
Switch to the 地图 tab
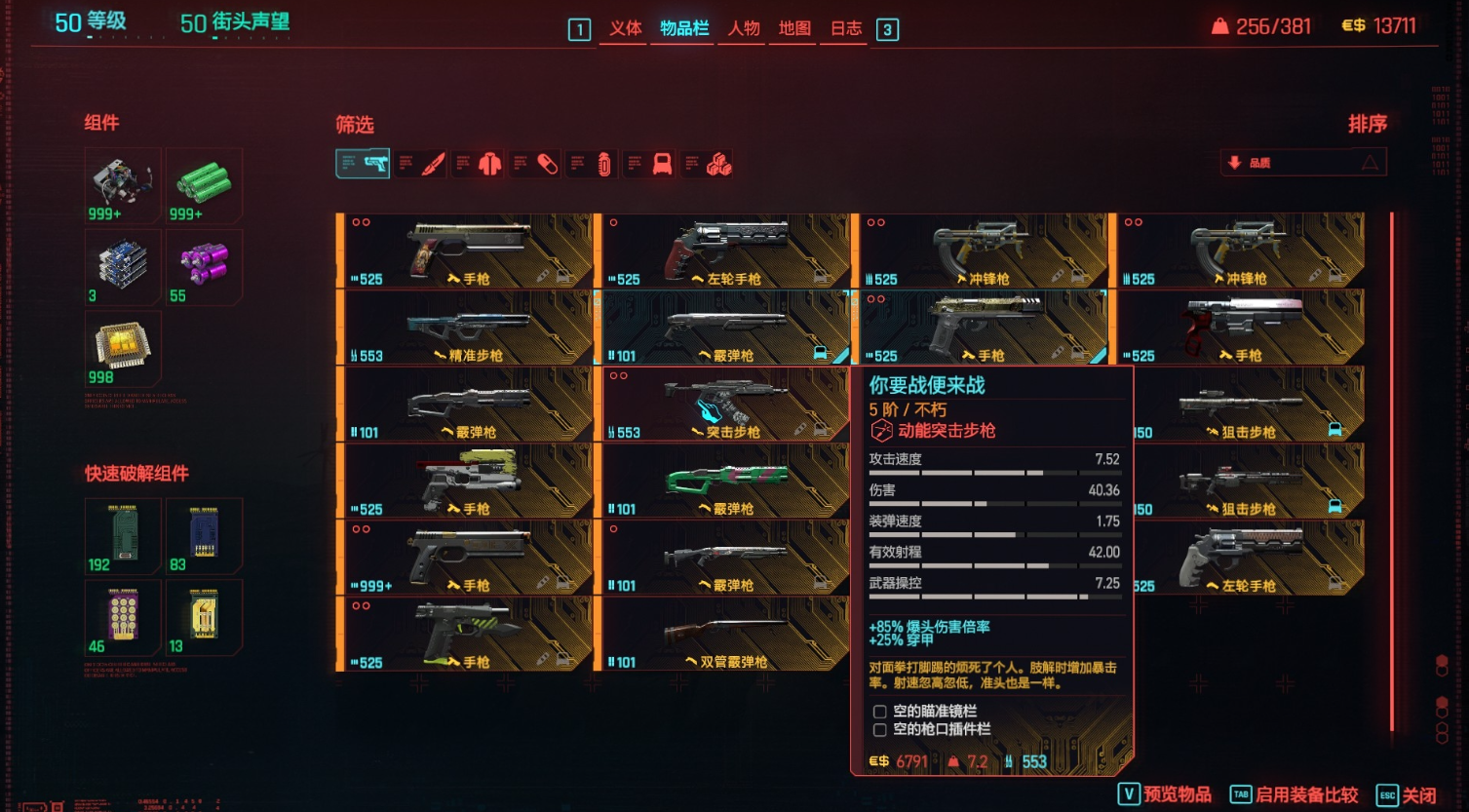(793, 29)
